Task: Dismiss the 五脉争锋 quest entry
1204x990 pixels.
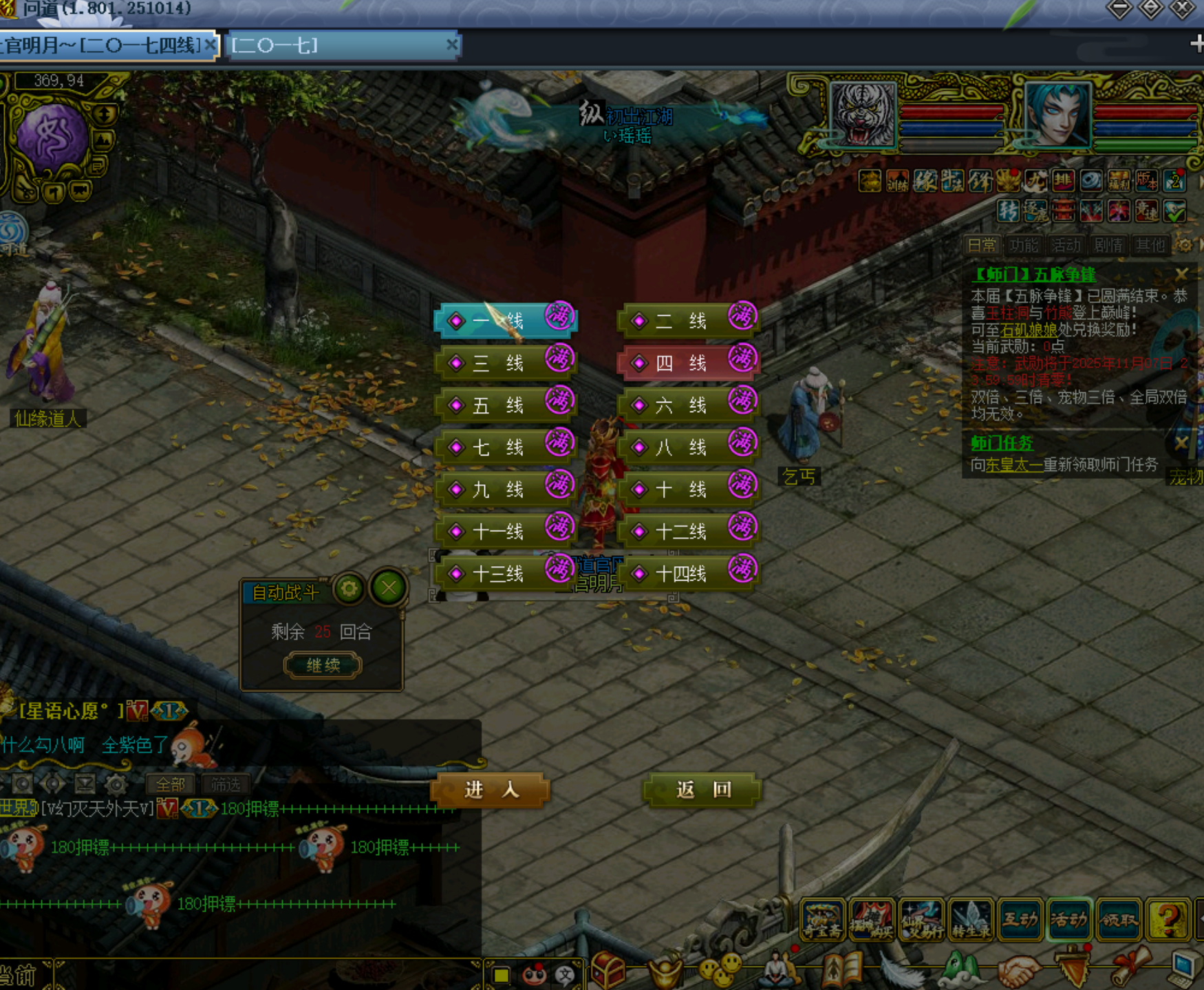Action: click(1181, 275)
